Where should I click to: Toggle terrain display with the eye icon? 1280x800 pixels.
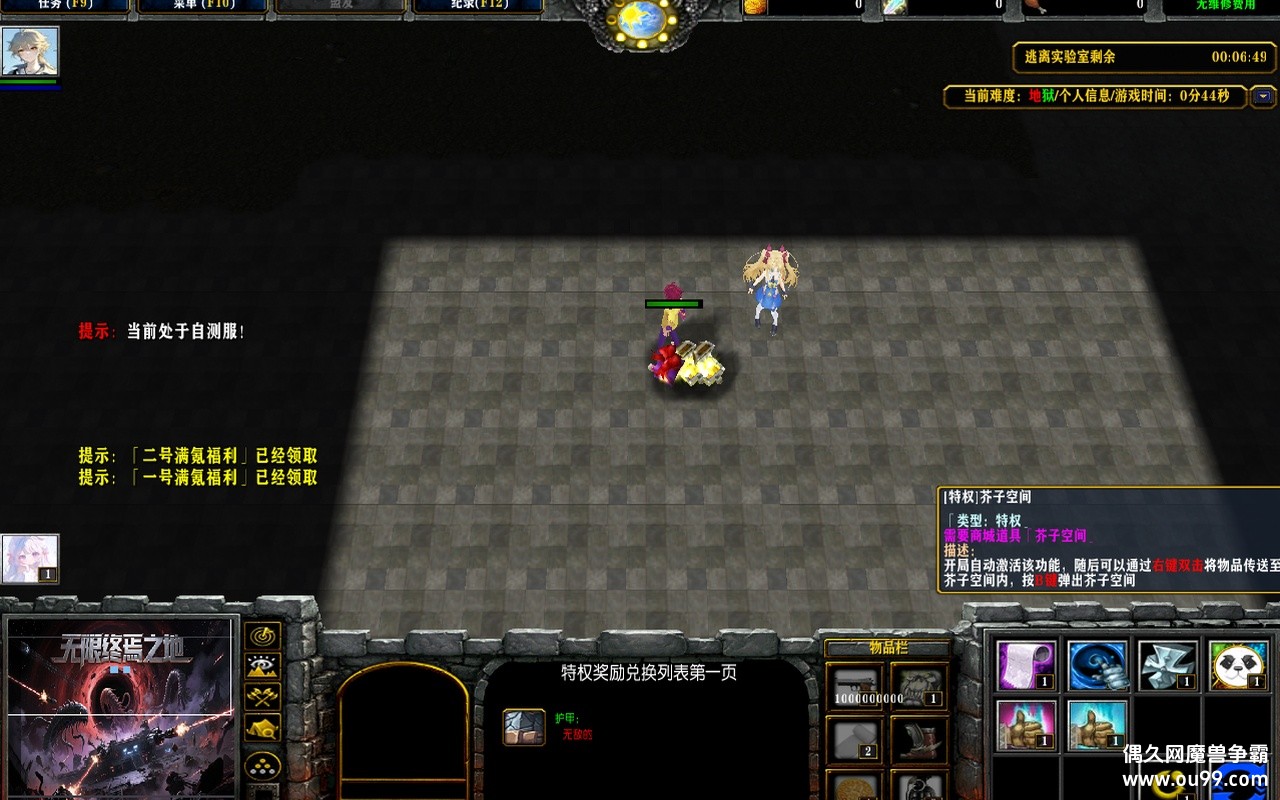pyautogui.click(x=262, y=663)
